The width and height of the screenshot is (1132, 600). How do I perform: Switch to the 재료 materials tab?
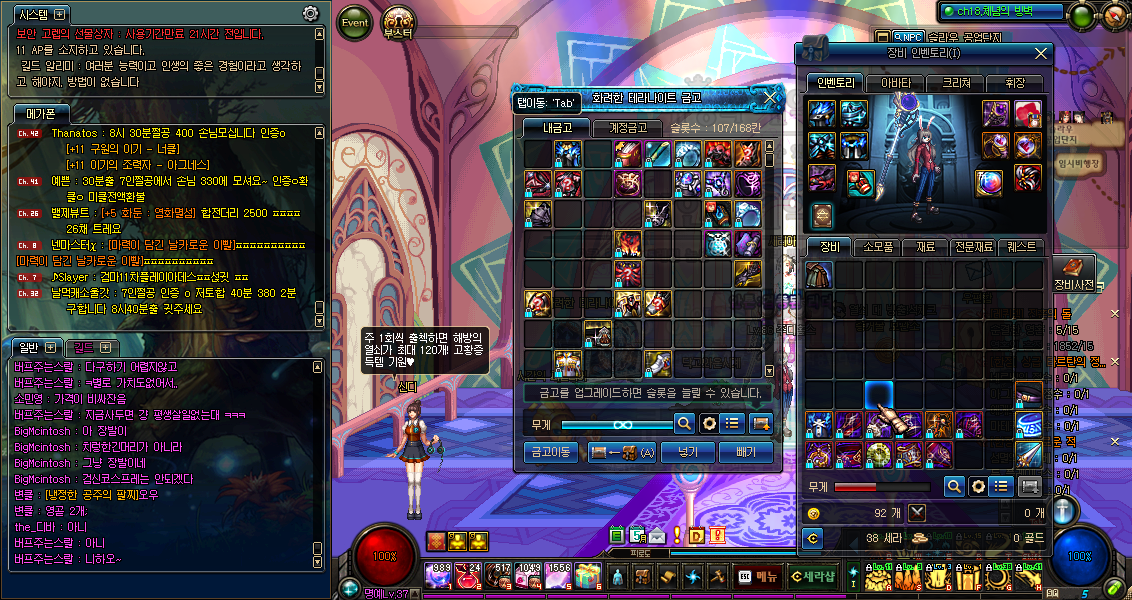(927, 246)
